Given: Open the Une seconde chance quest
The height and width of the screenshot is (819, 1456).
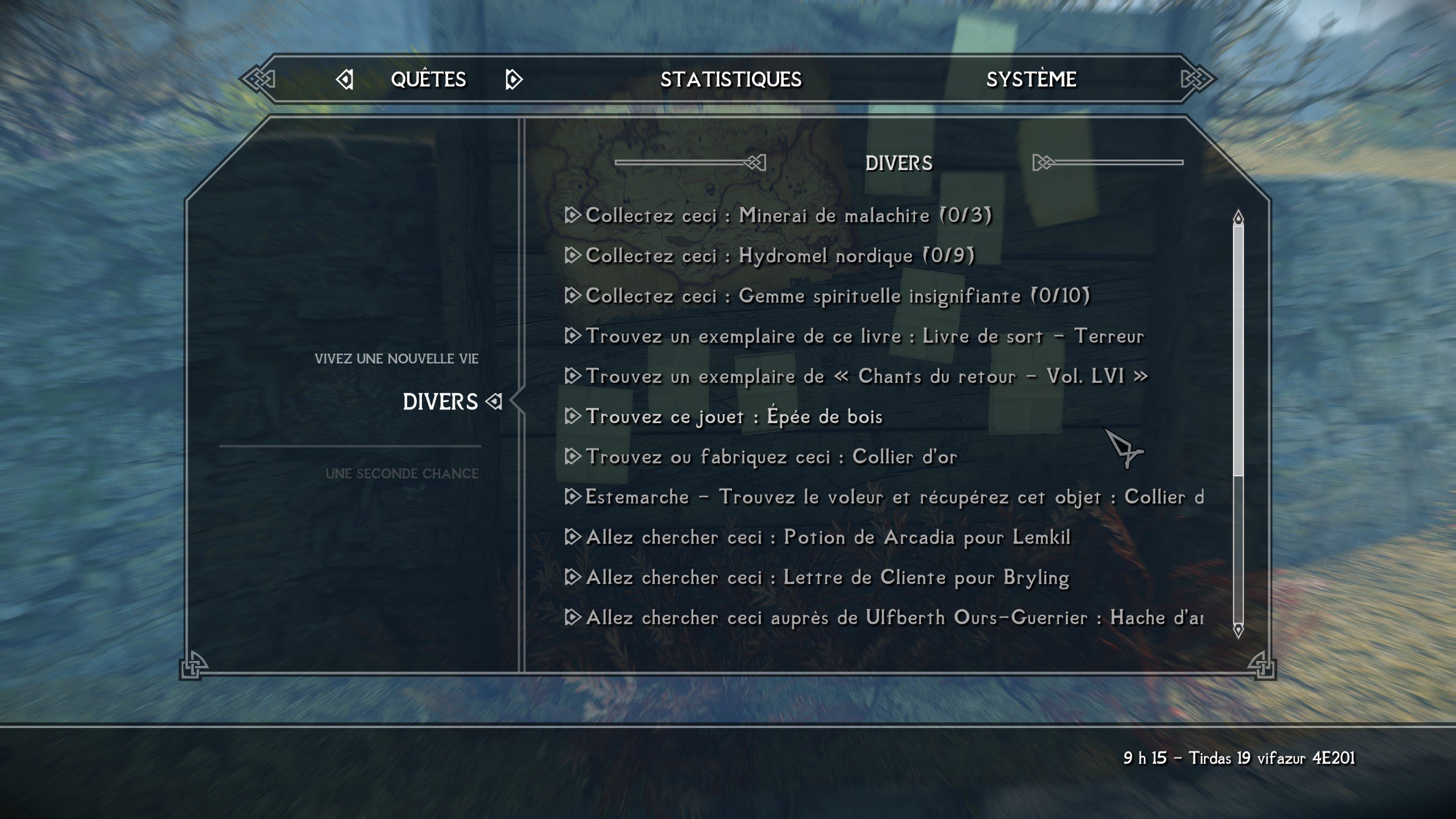Looking at the screenshot, I should coord(402,474).
